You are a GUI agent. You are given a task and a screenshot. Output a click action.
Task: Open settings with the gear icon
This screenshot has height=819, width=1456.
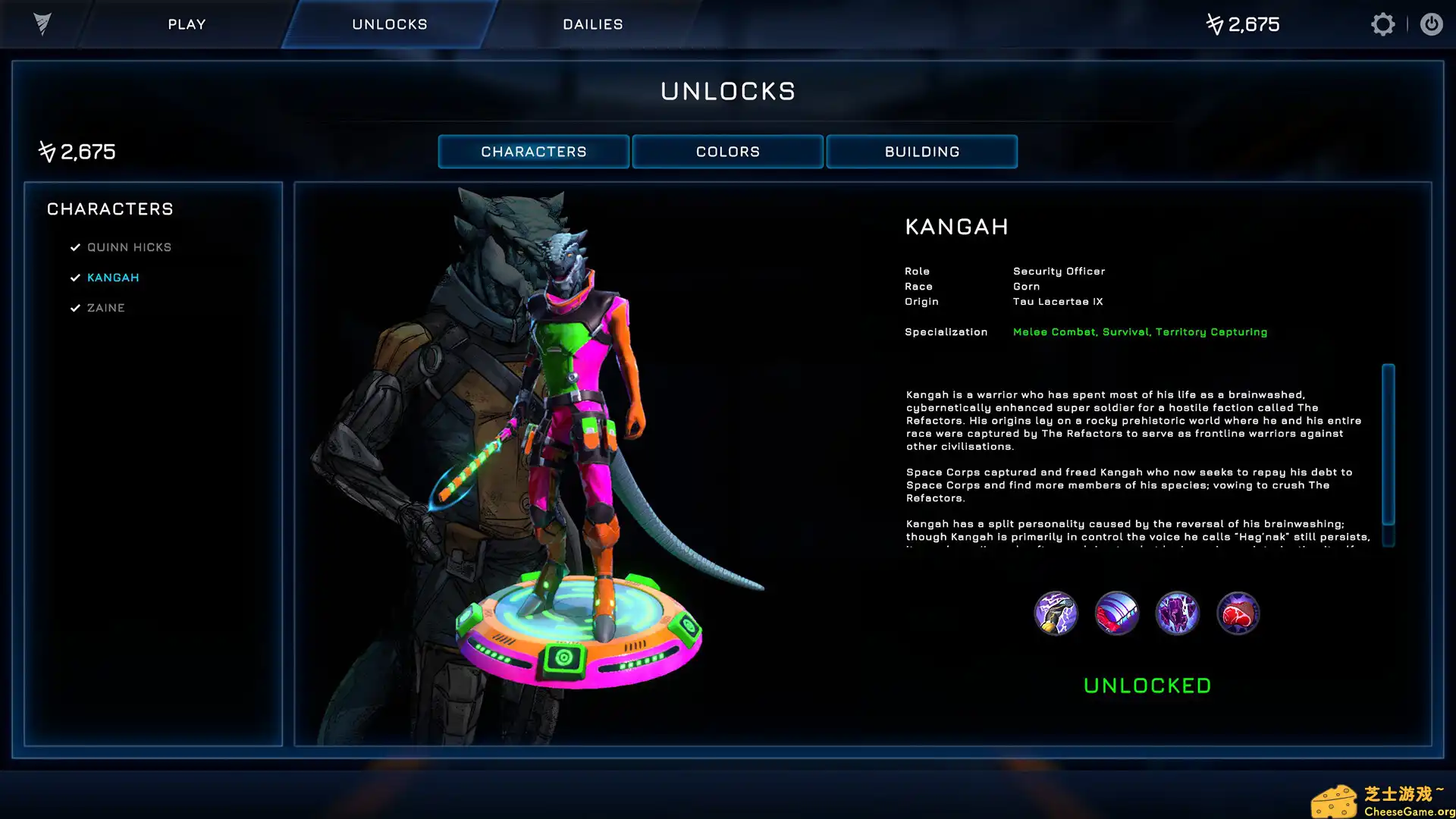pos(1382,24)
